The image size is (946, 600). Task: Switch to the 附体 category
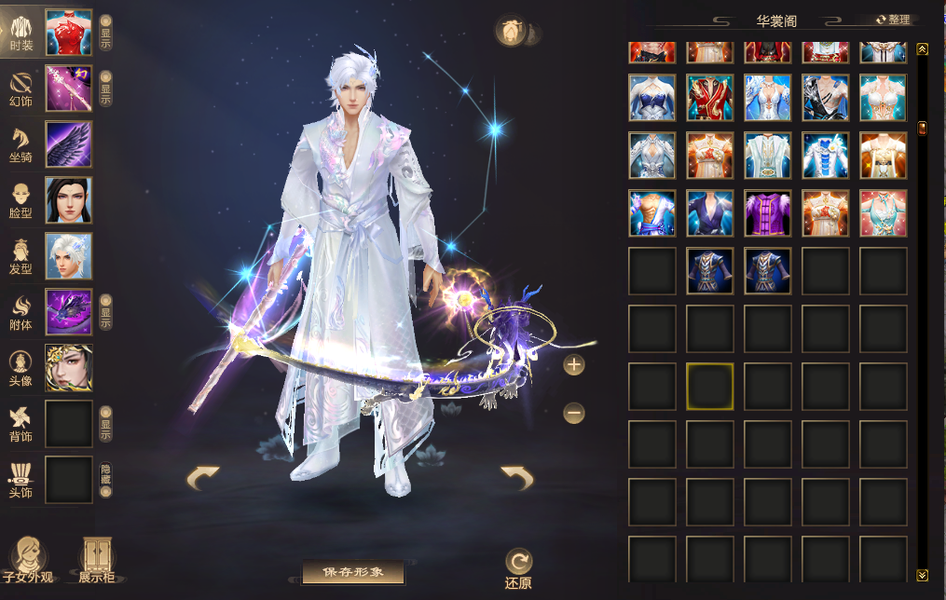tap(21, 312)
